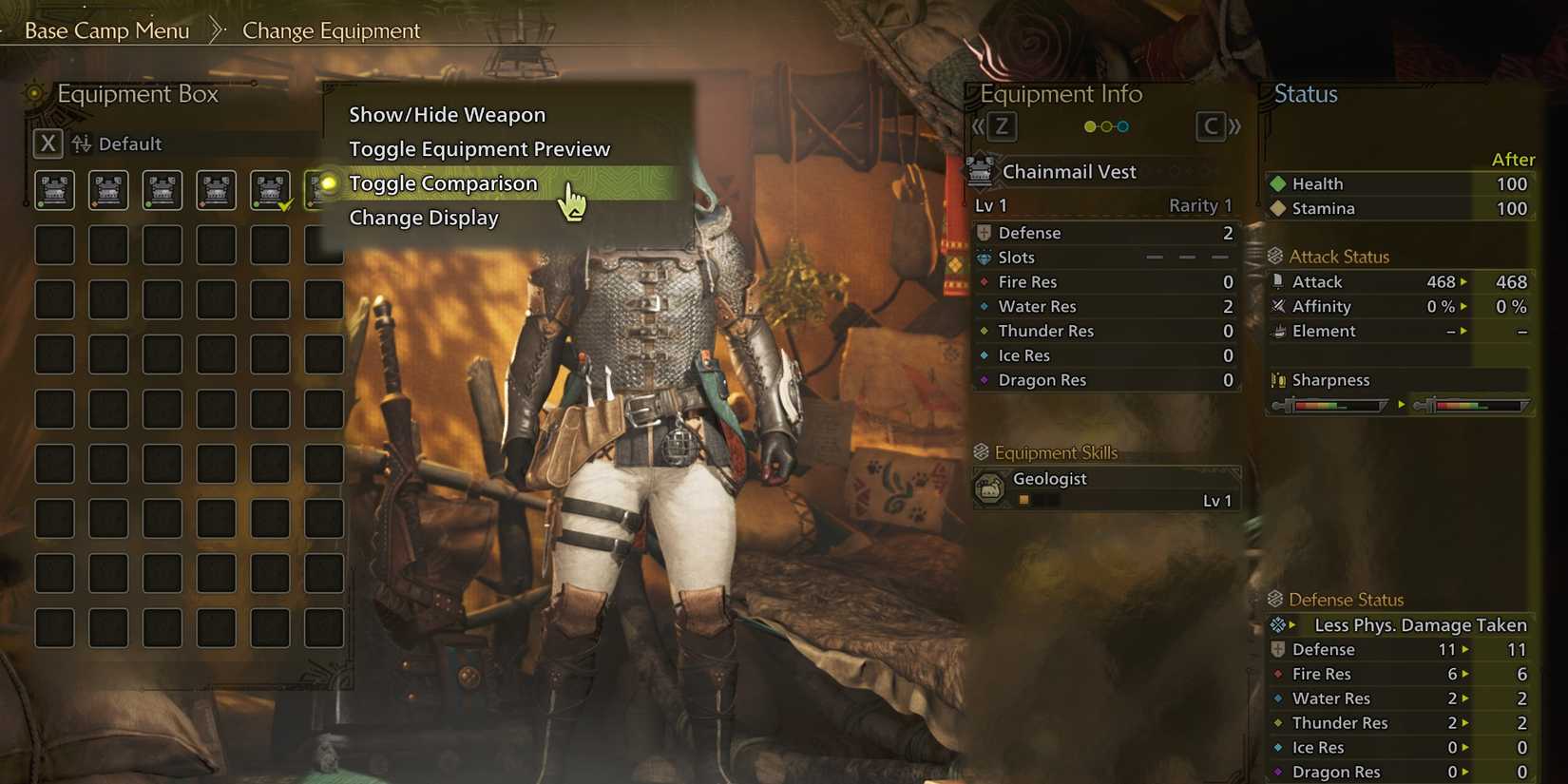Click Show/Hide Weapon option

(x=447, y=114)
